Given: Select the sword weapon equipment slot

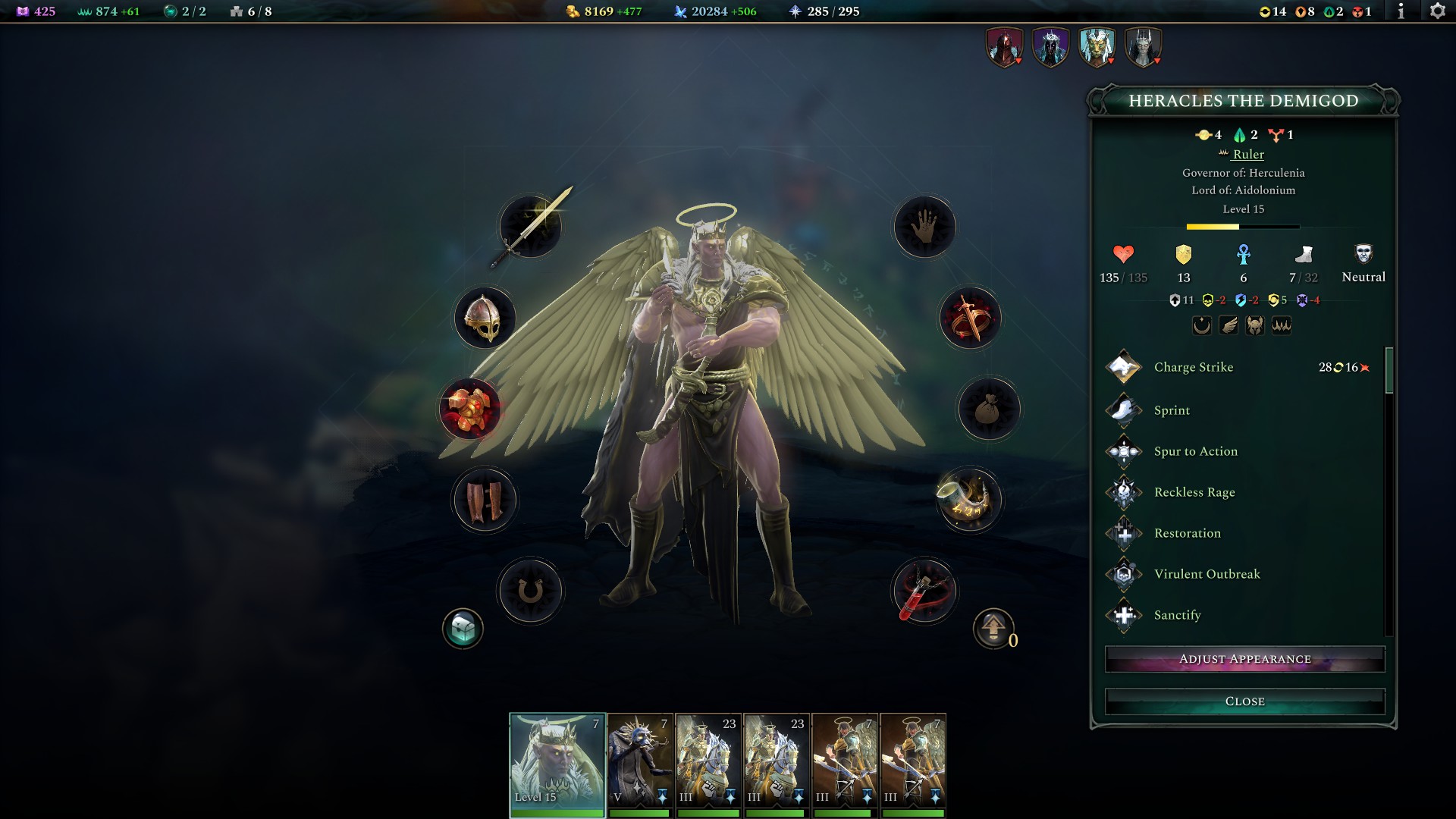Looking at the screenshot, I should (x=529, y=226).
